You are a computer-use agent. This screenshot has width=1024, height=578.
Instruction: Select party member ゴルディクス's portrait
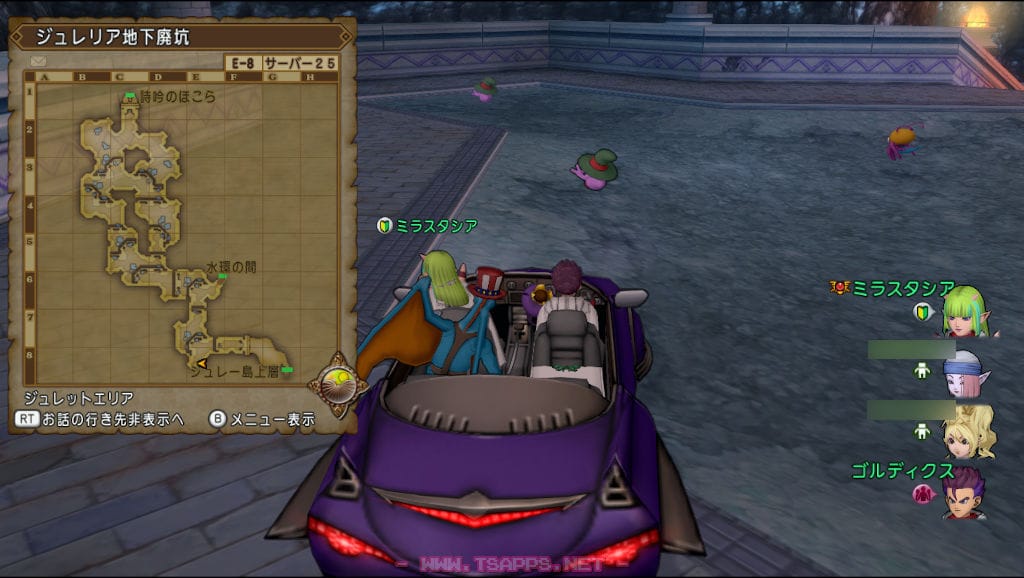963,492
